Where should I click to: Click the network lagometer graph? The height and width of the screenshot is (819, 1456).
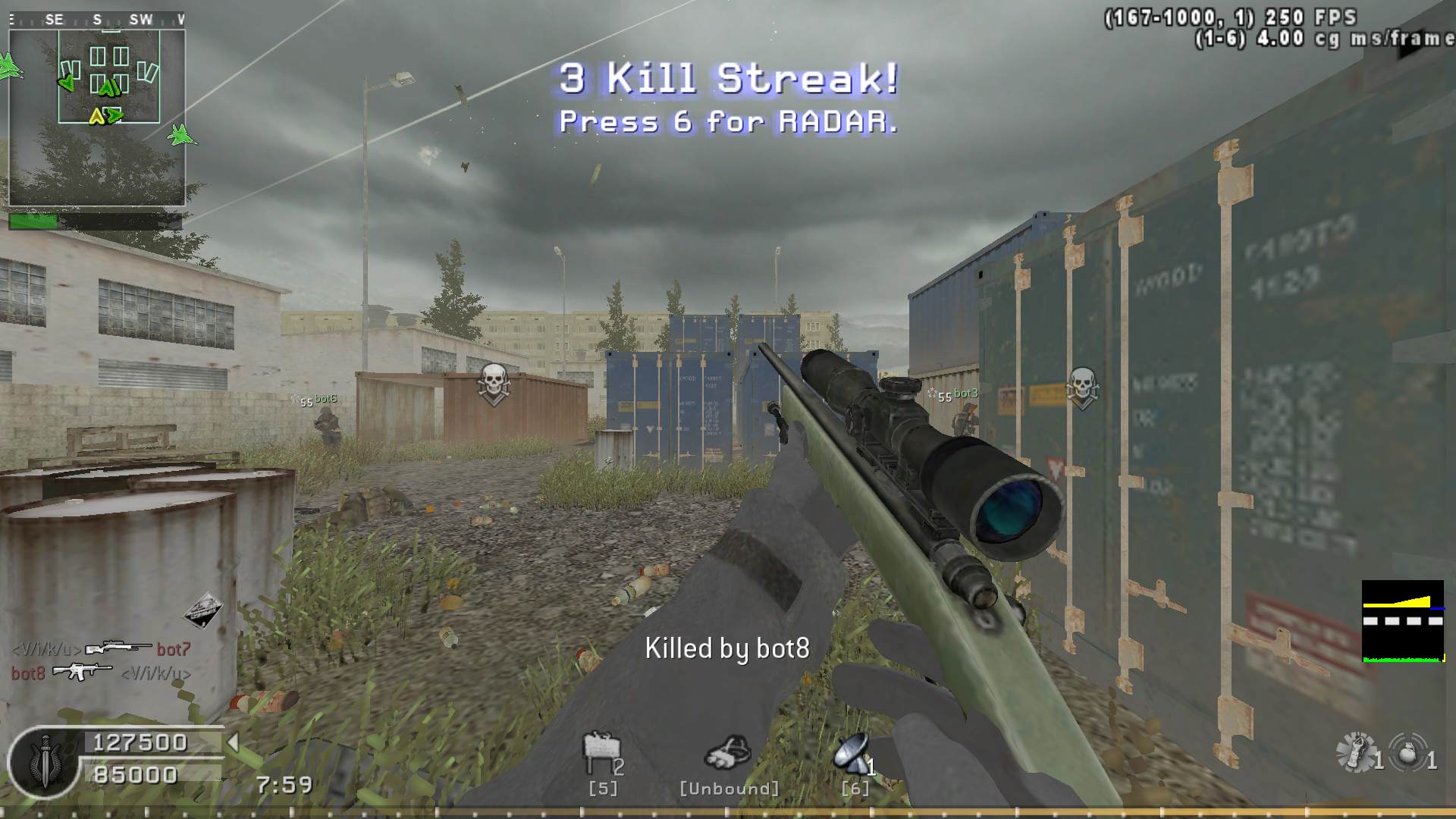coord(1403,621)
